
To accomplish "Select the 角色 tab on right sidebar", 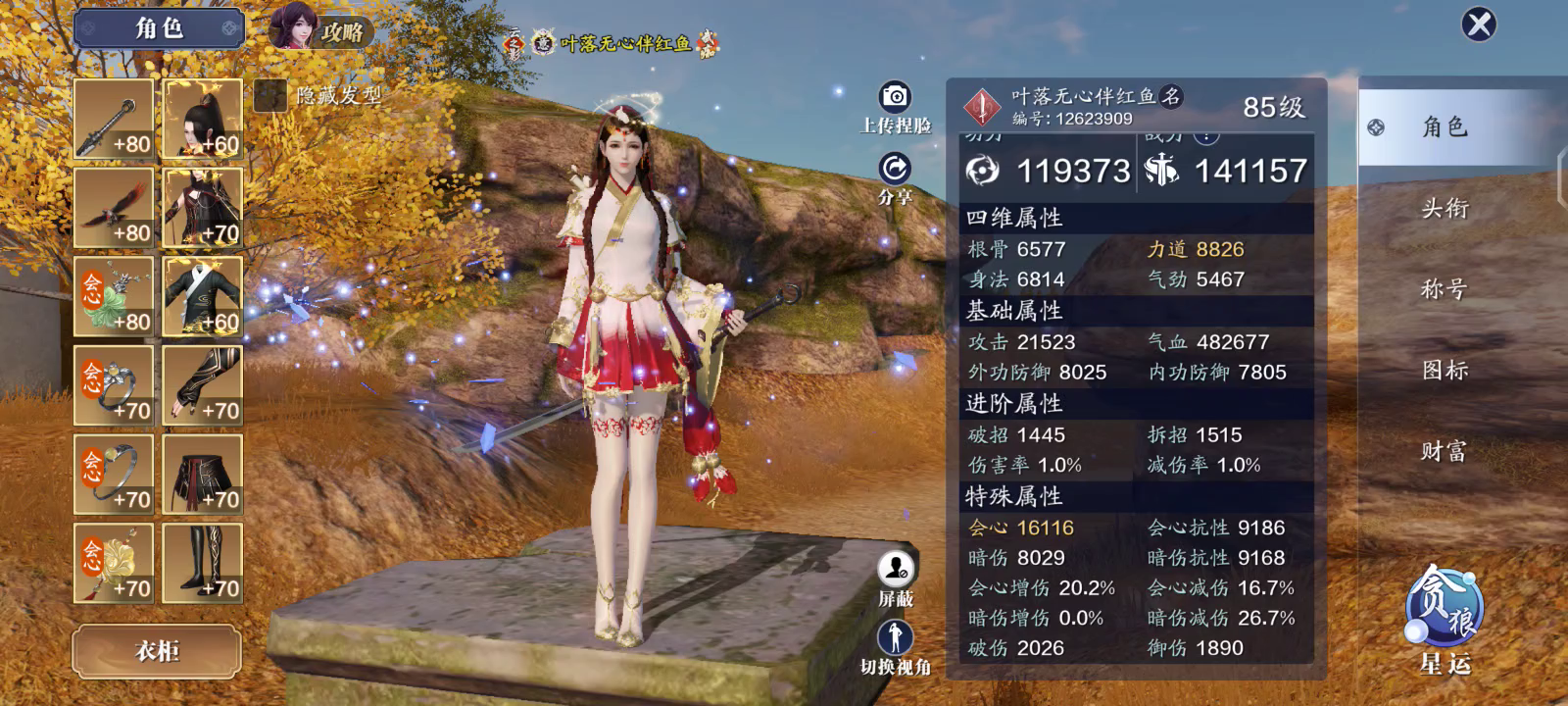I will [x=1445, y=126].
